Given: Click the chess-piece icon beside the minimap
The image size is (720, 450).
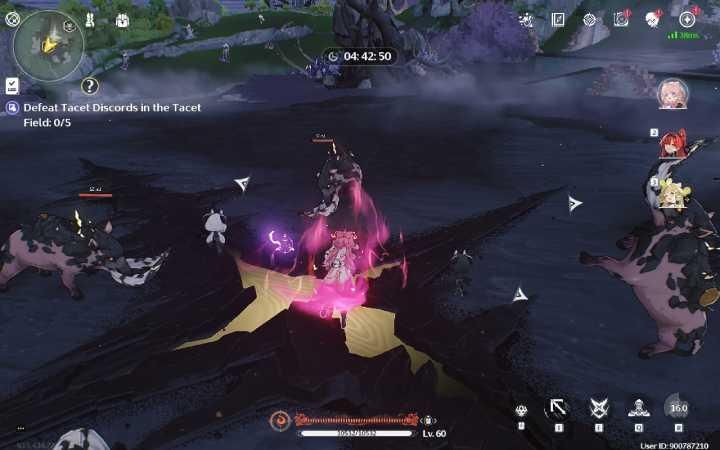Looking at the screenshot, I should point(90,20).
